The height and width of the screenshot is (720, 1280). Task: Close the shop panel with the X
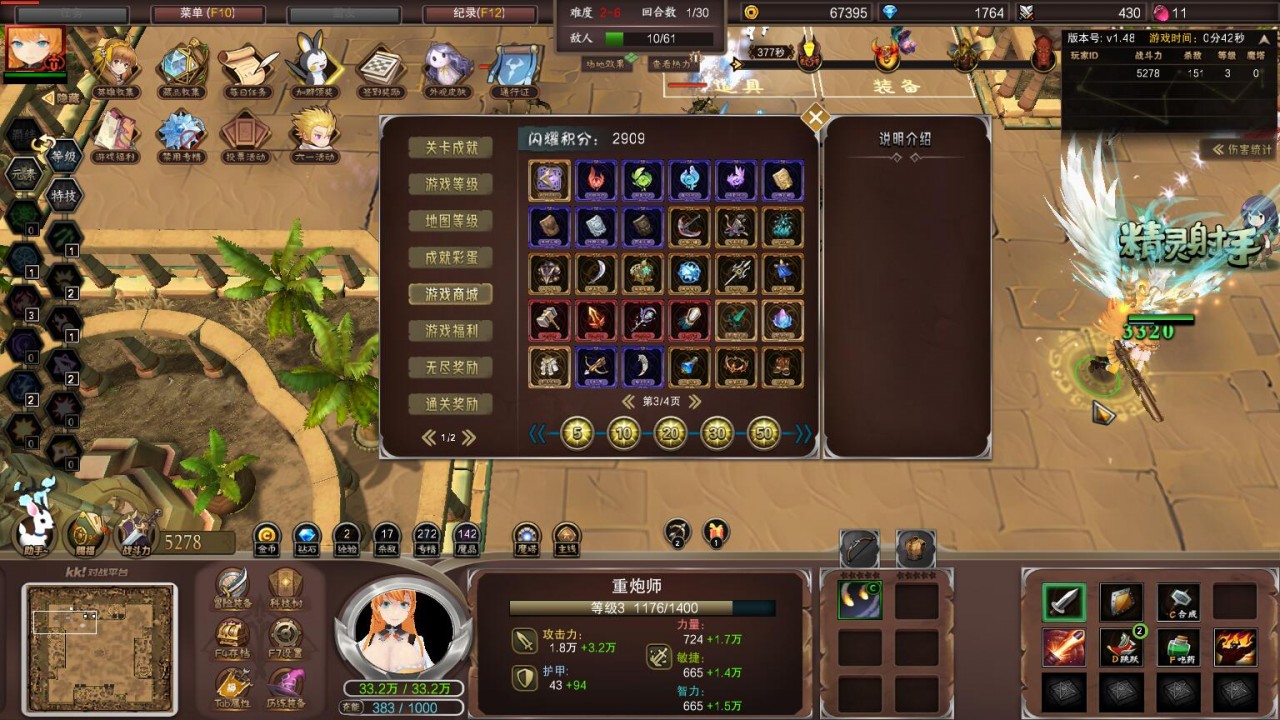point(816,118)
